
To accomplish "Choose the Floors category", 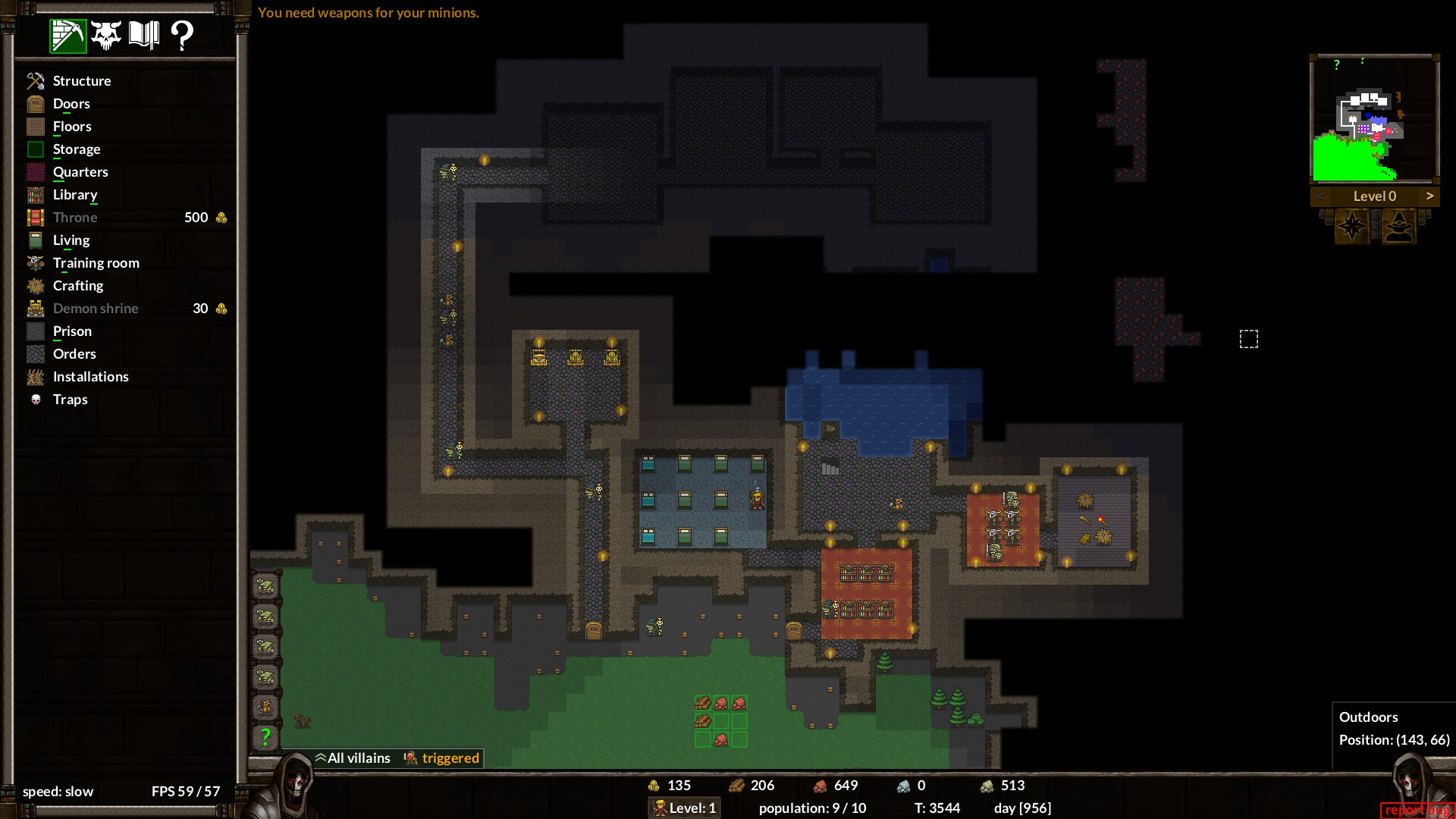I will [x=72, y=127].
